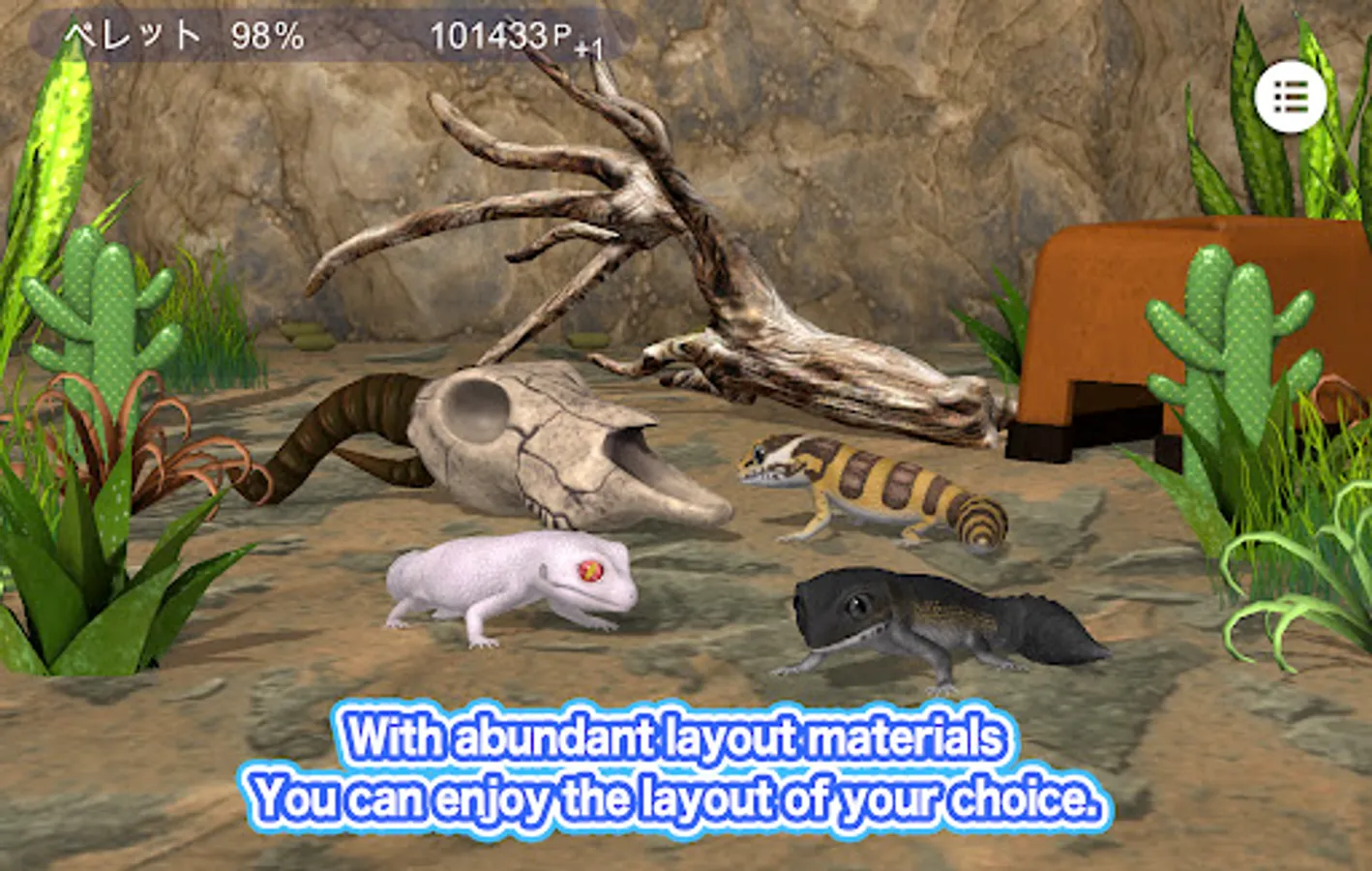This screenshot has width=1372, height=871.
Task: Tap the animal skull decoration
Action: (542, 445)
